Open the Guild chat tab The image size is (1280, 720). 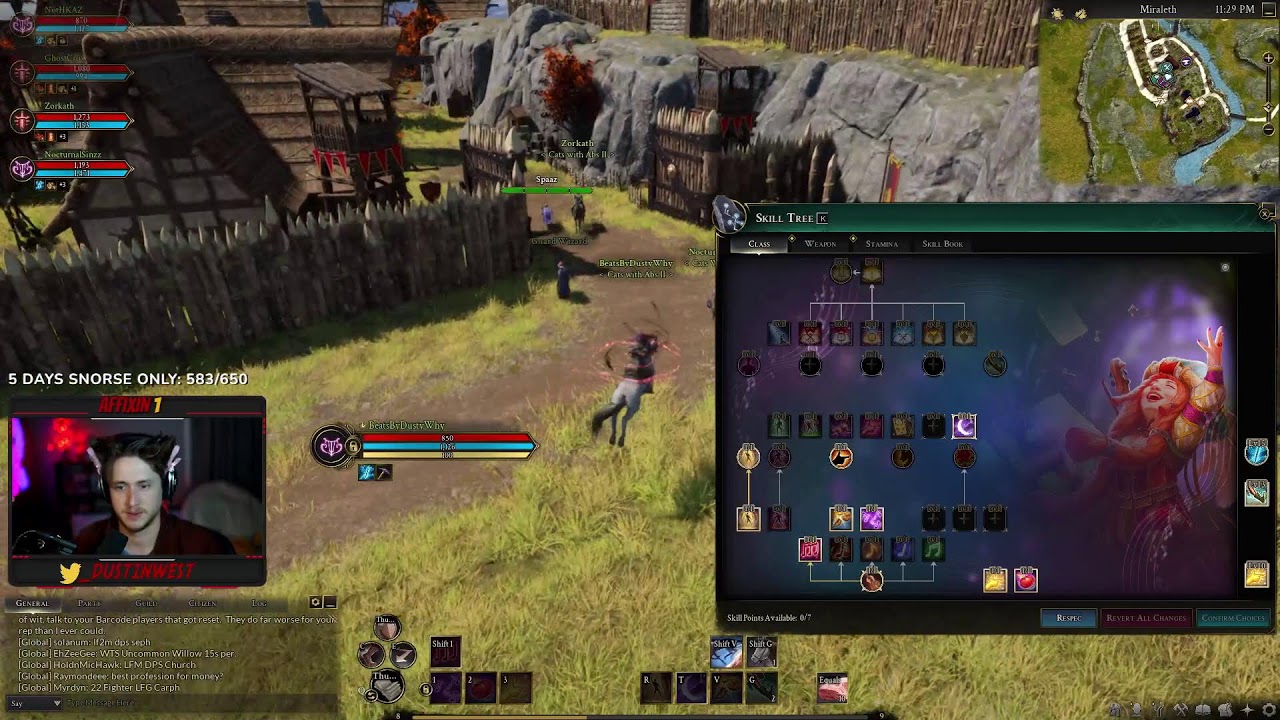tap(146, 603)
